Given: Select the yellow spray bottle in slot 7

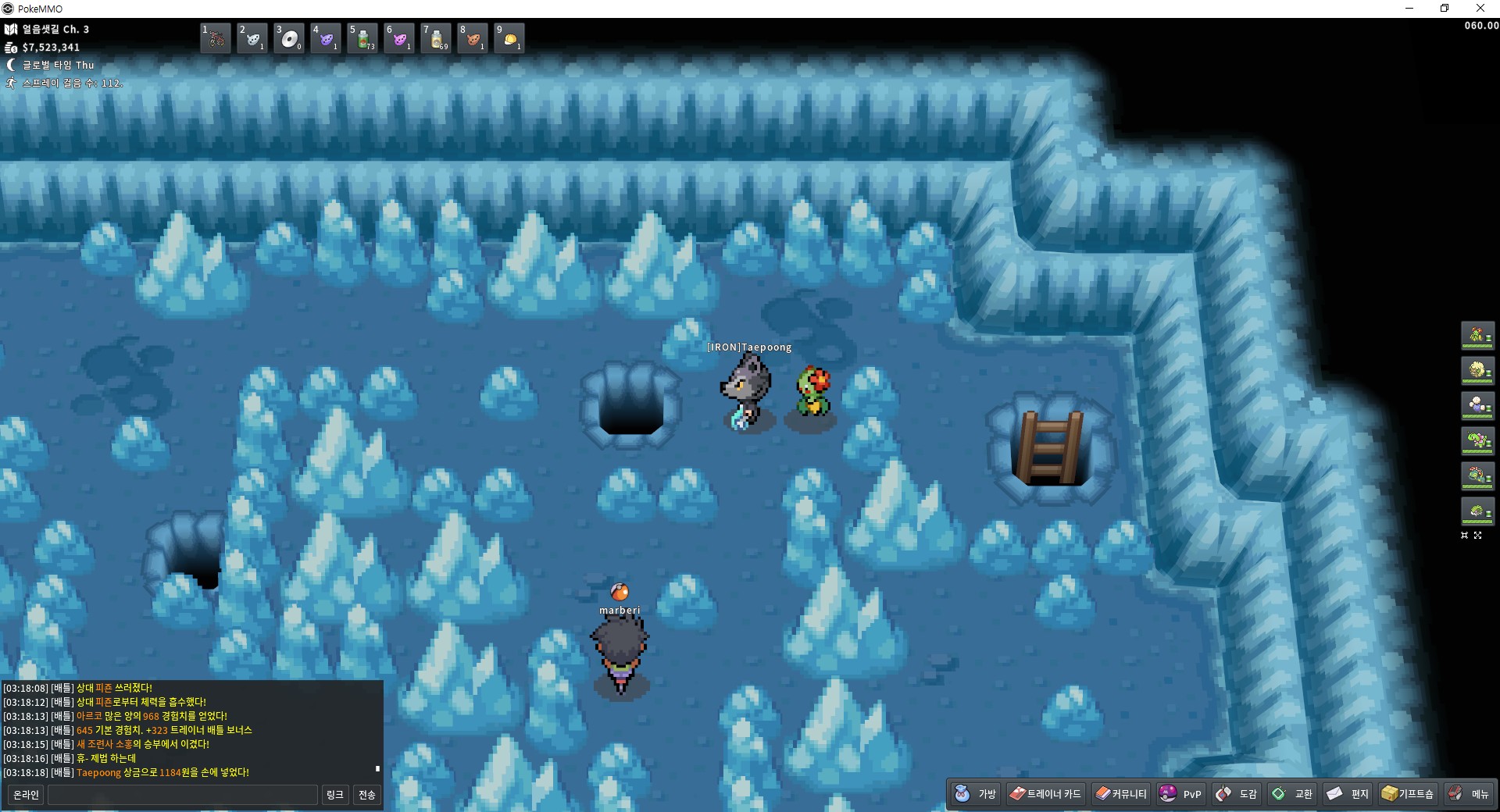Looking at the screenshot, I should coord(436,38).
